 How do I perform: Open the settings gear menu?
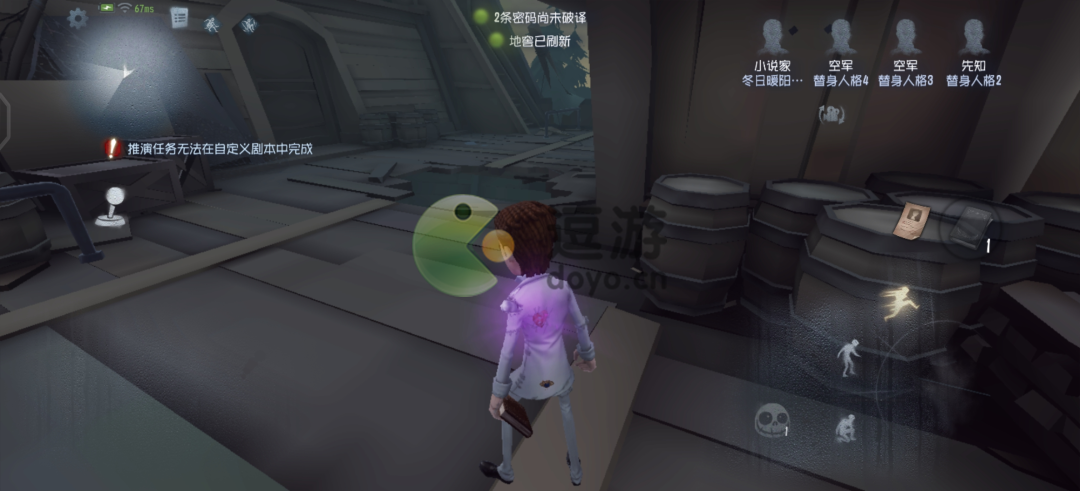pyautogui.click(x=77, y=18)
